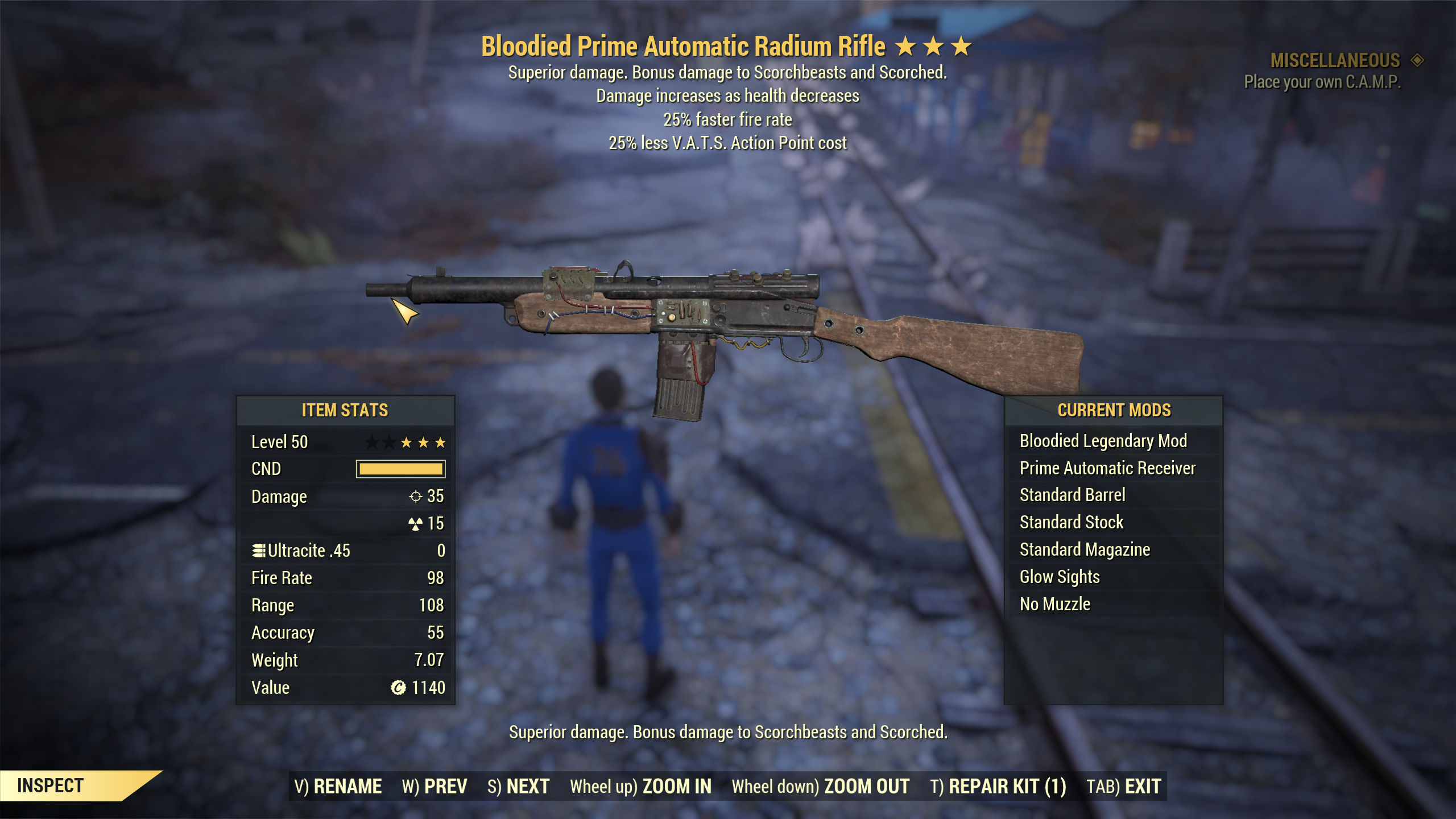Expand the ITEM STATS panel header
This screenshot has width=1456, height=819.
(x=345, y=409)
